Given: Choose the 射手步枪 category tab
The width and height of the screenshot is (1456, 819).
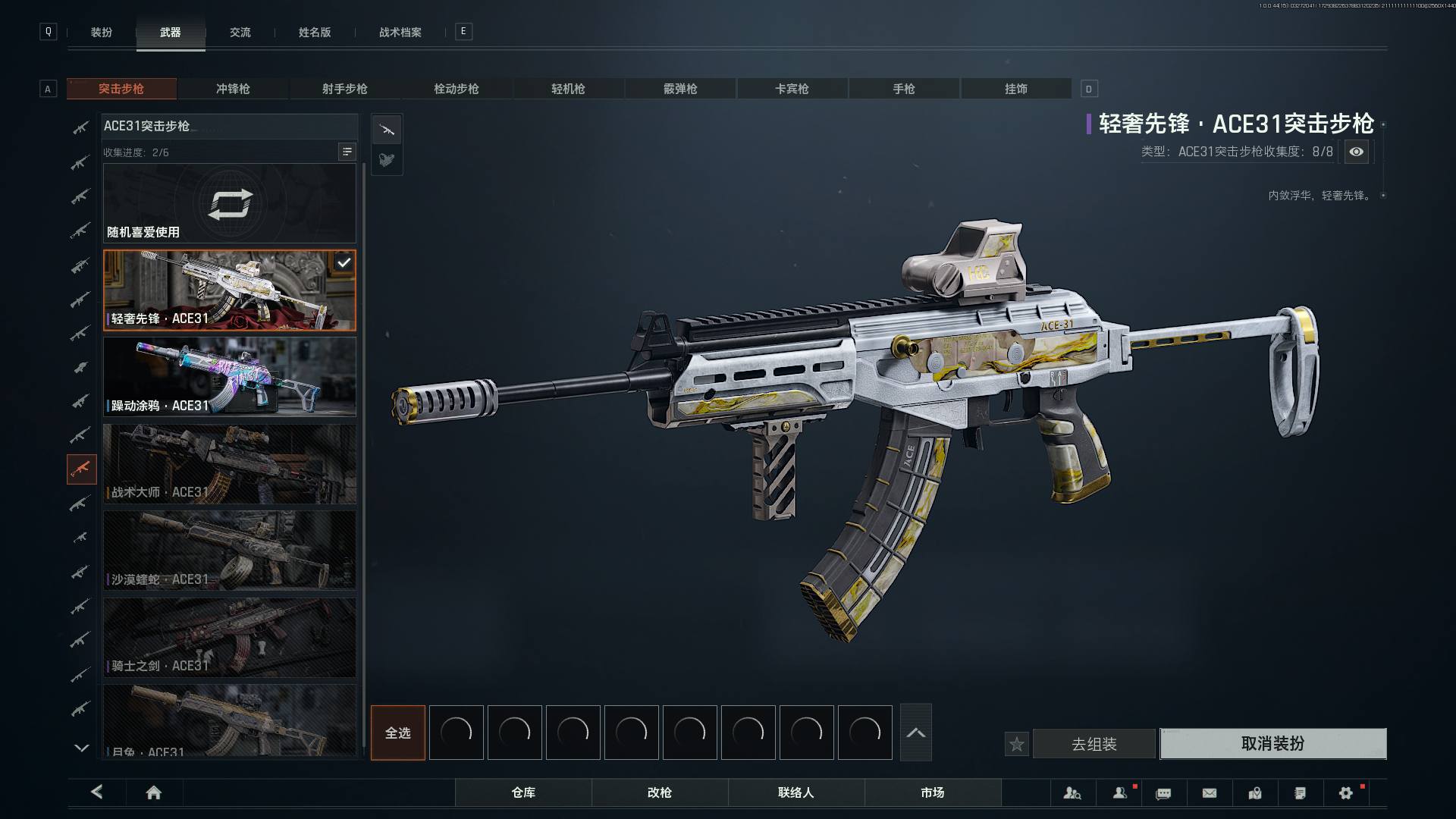Looking at the screenshot, I should coord(344,89).
